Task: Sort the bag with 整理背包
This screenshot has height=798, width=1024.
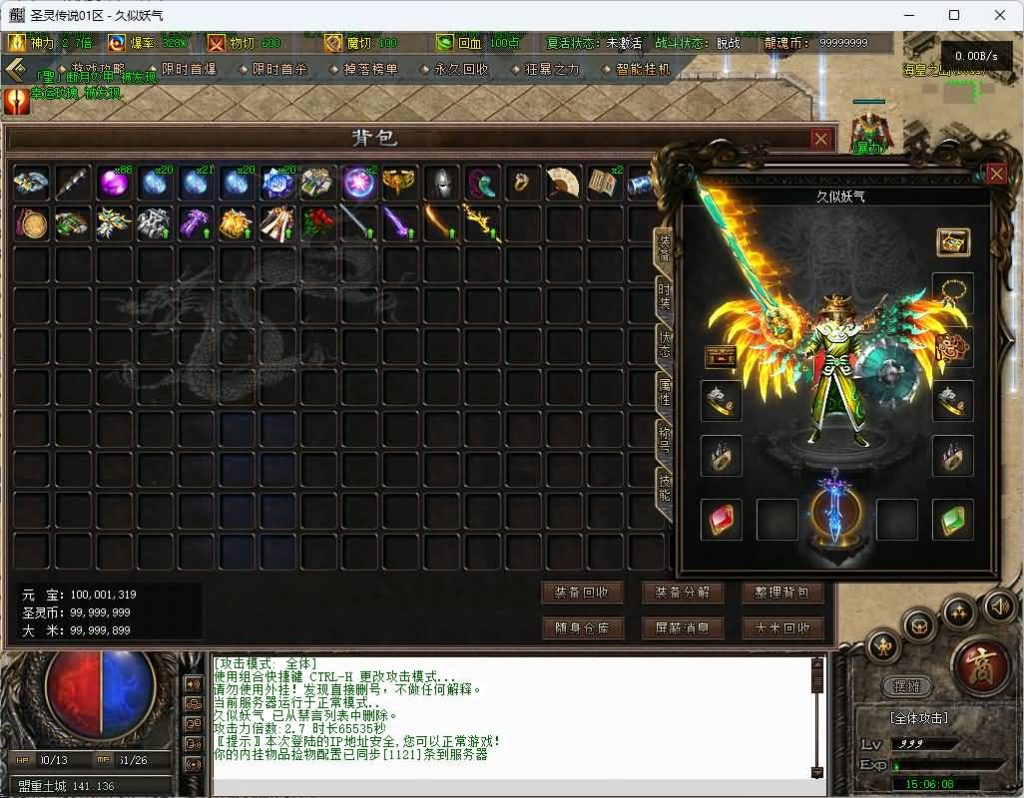Action: [782, 592]
